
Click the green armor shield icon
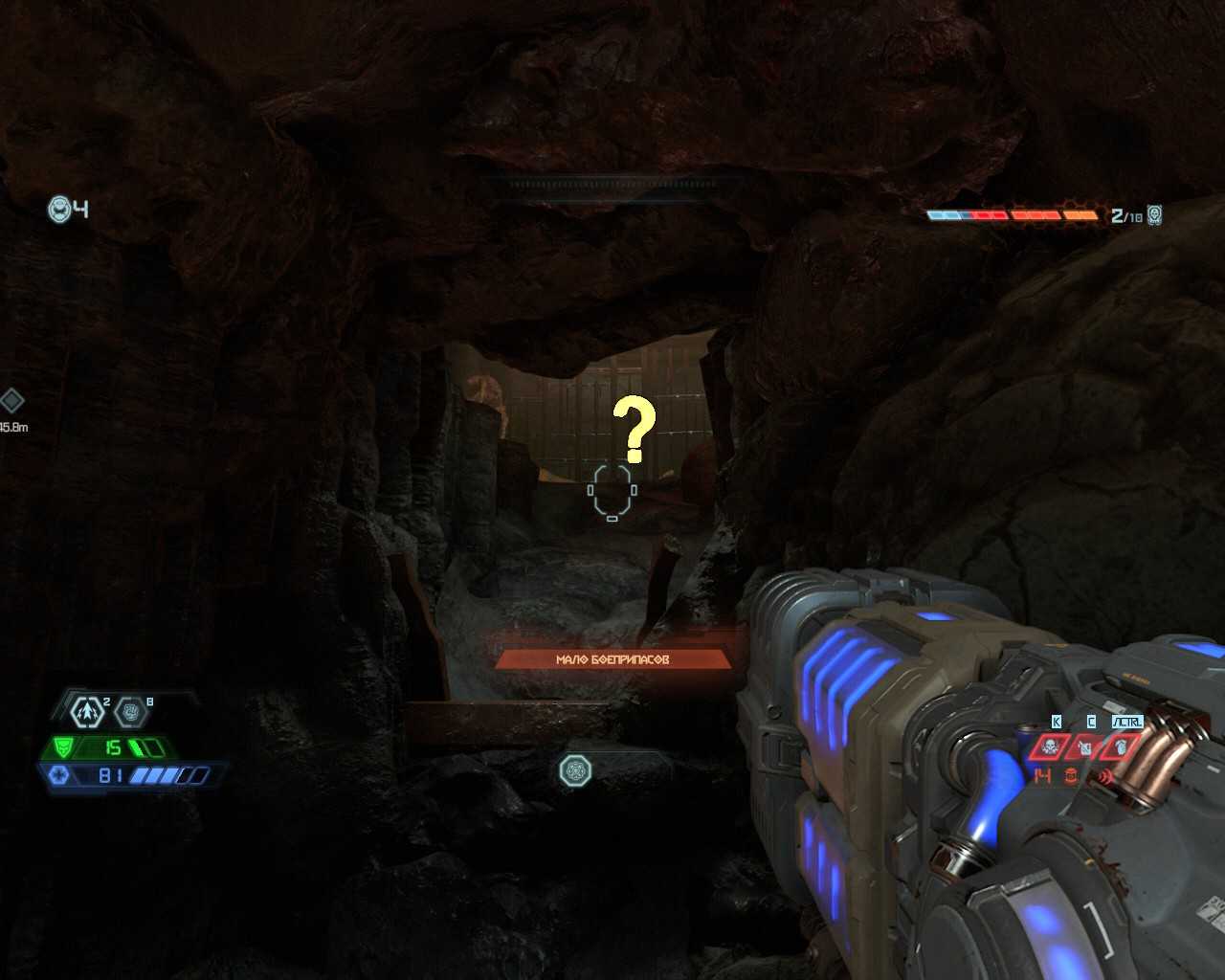click(63, 747)
